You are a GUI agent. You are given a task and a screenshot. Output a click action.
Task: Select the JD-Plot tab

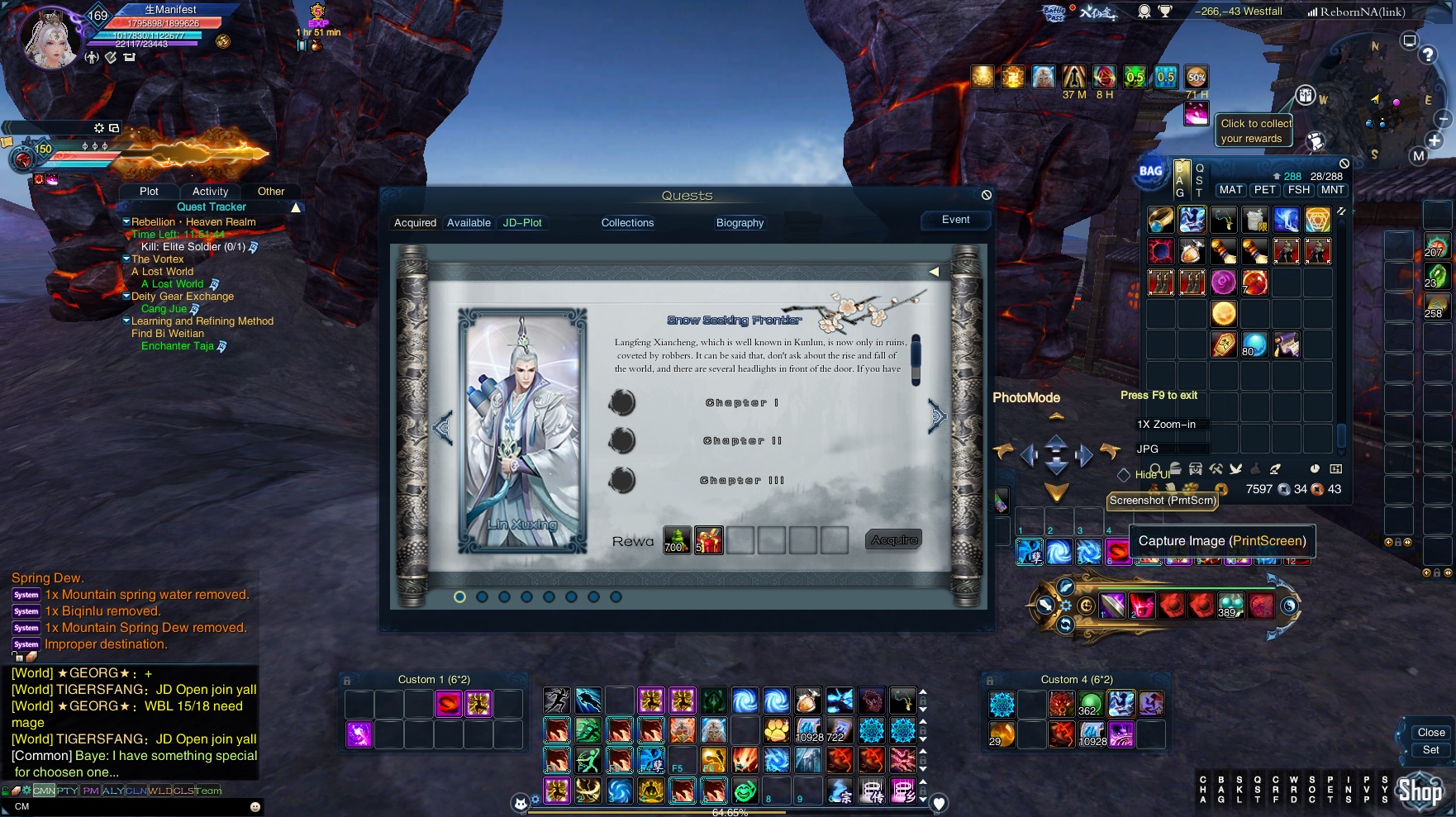click(522, 223)
